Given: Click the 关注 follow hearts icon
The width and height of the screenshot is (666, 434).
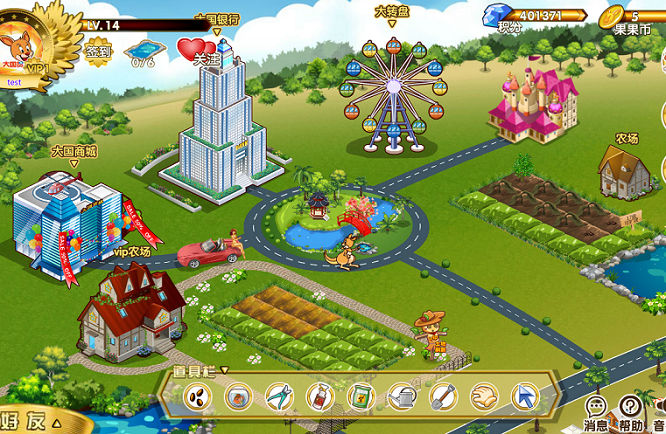Looking at the screenshot, I should (x=197, y=50).
